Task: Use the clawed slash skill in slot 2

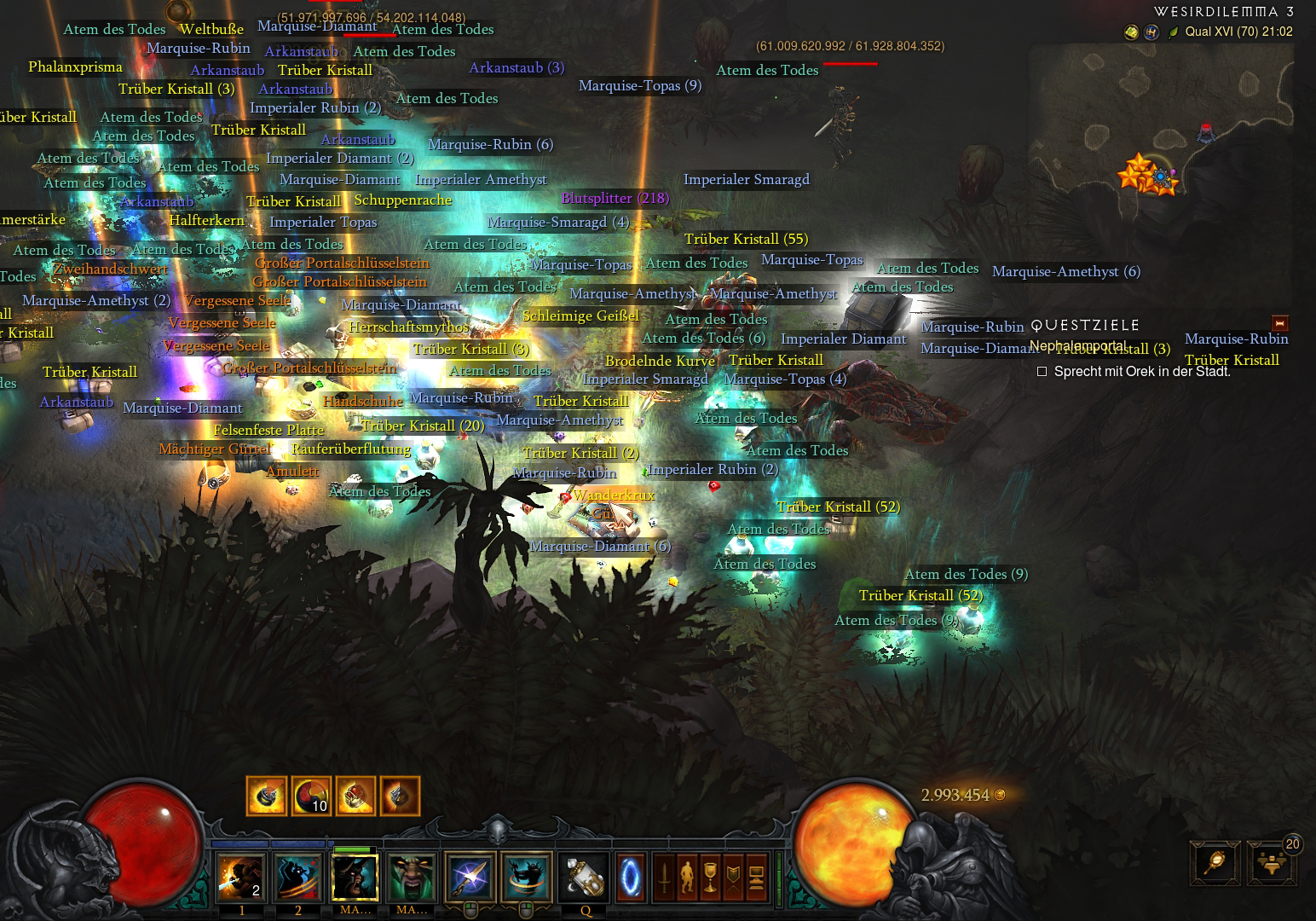Action: (x=297, y=876)
